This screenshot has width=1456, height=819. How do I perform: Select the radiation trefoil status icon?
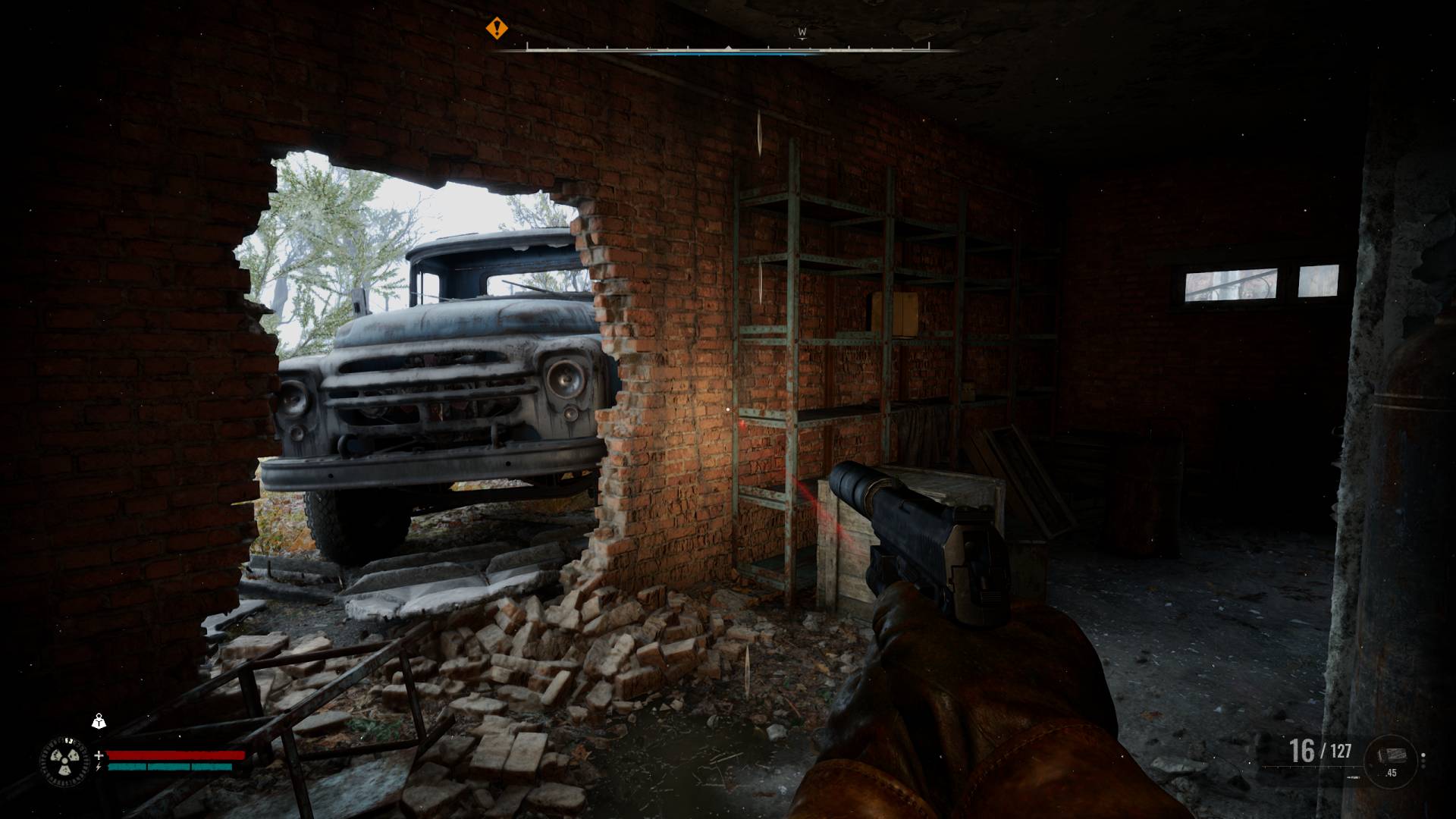pyautogui.click(x=64, y=761)
